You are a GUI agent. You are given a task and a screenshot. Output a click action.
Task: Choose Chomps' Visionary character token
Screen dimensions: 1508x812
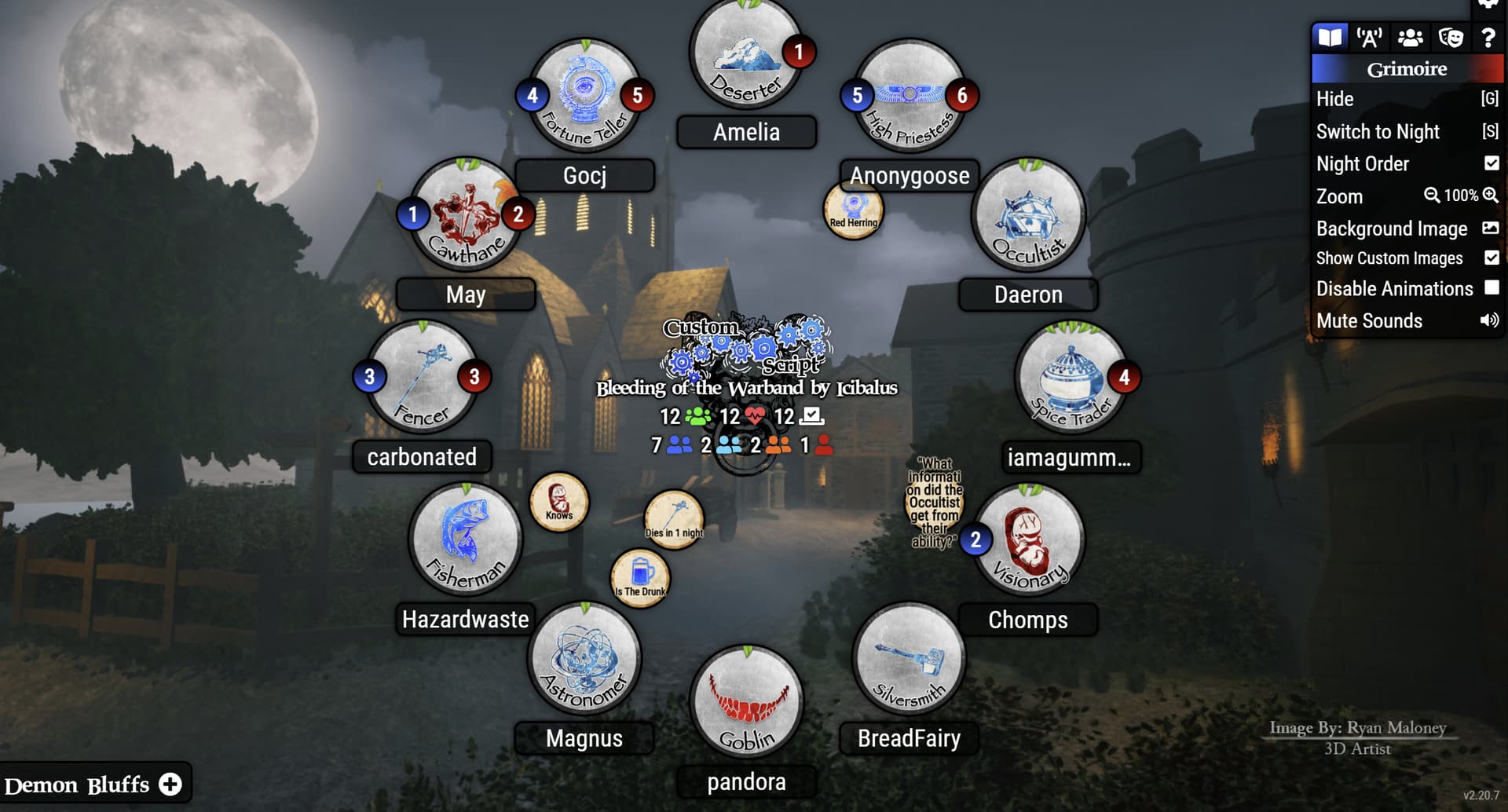1028,540
